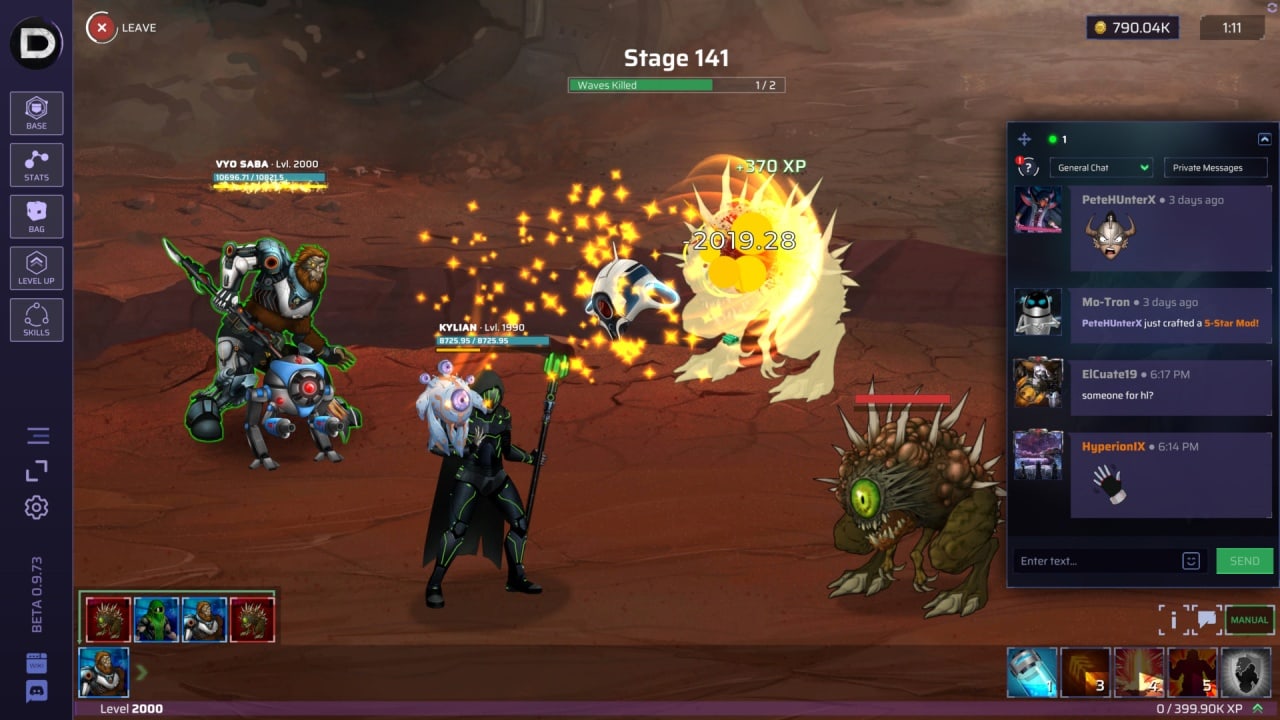
Task: Toggle the Manual combat mode button
Action: point(1249,620)
